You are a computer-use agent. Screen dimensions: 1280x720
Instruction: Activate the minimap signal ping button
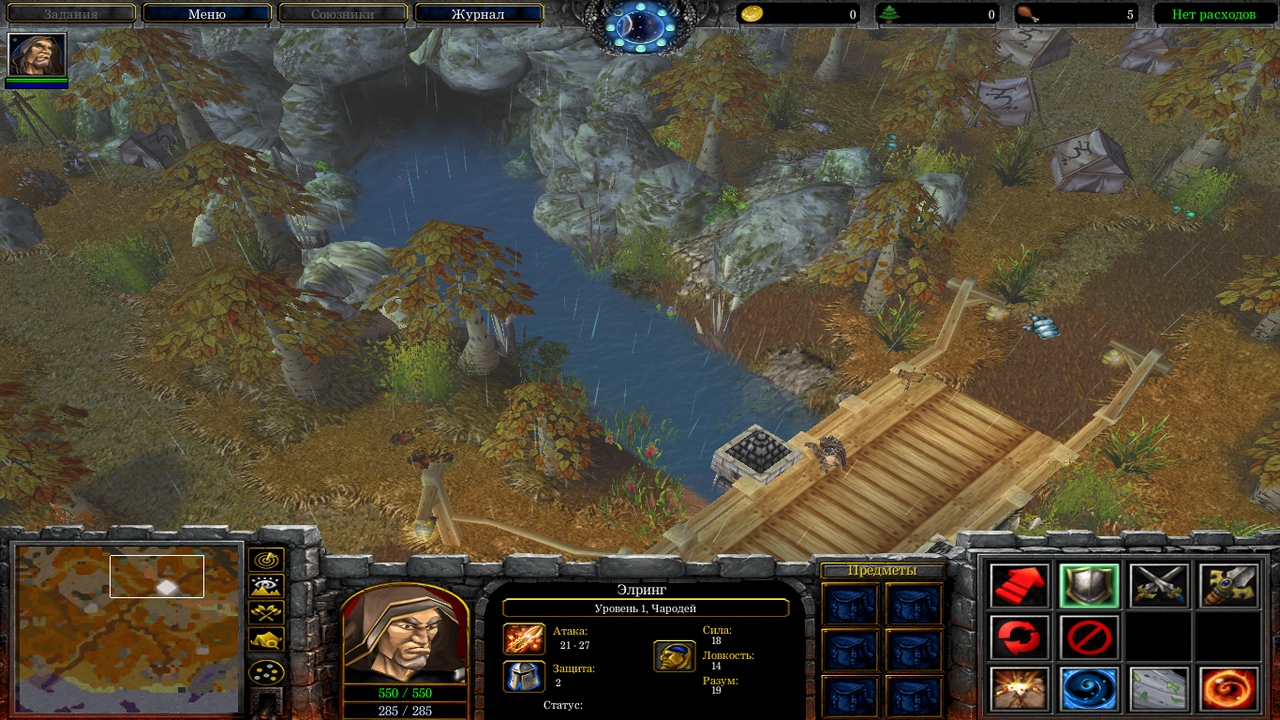point(267,560)
